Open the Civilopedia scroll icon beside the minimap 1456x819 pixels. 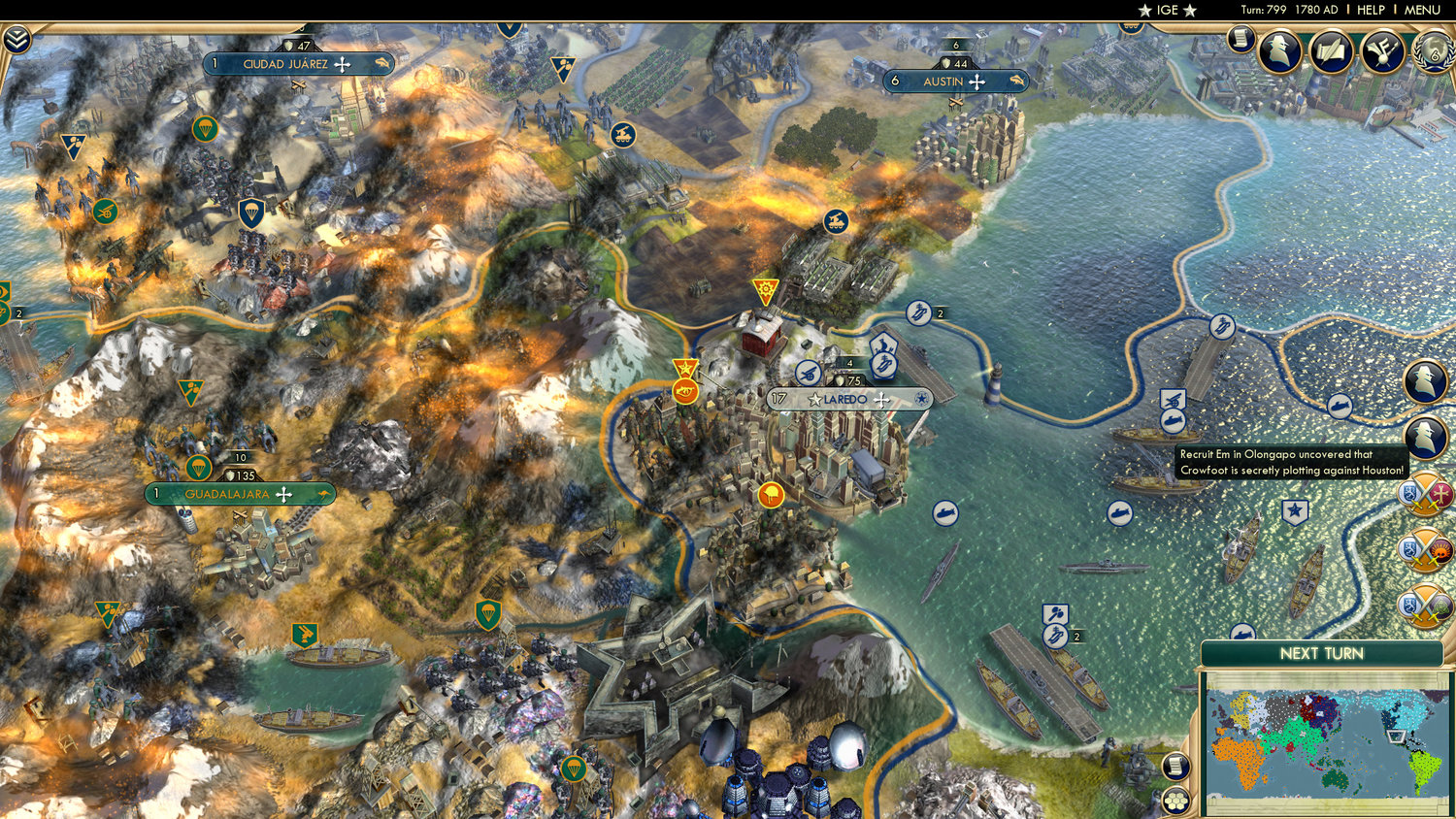1175,766
